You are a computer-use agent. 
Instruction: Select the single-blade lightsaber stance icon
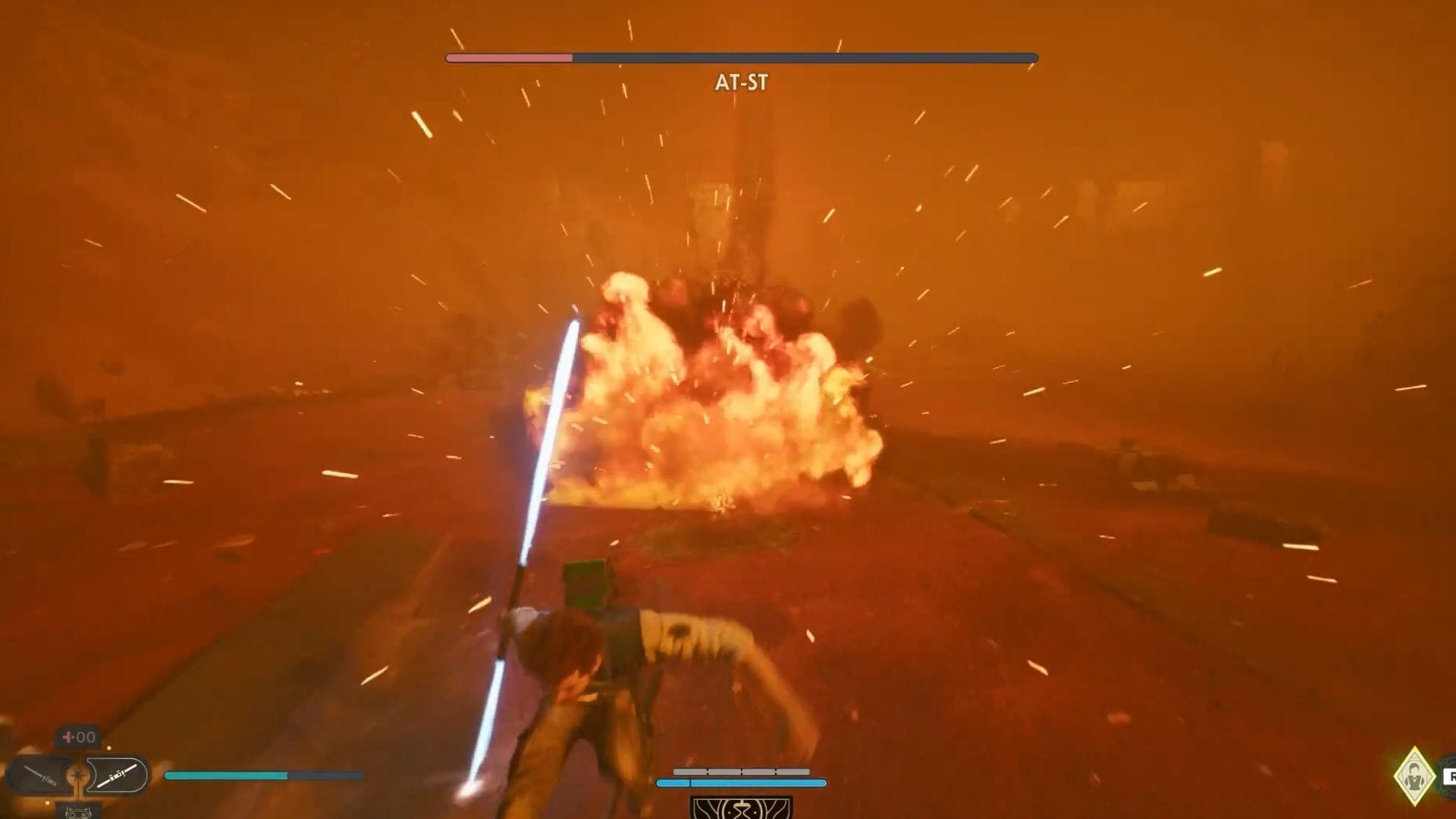tap(42, 775)
